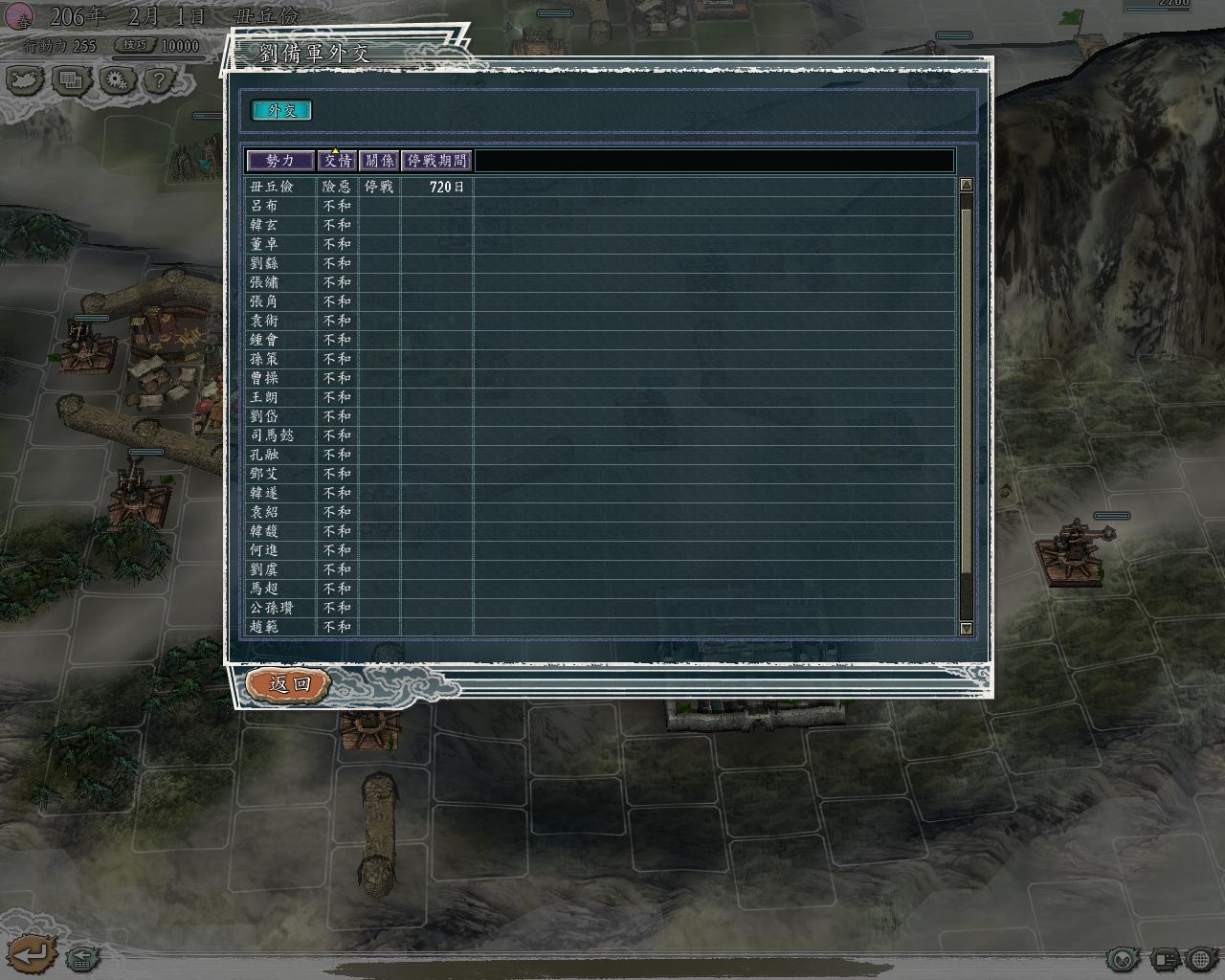Click the scrollbar's up arrow
The width and height of the screenshot is (1225, 980).
point(966,185)
